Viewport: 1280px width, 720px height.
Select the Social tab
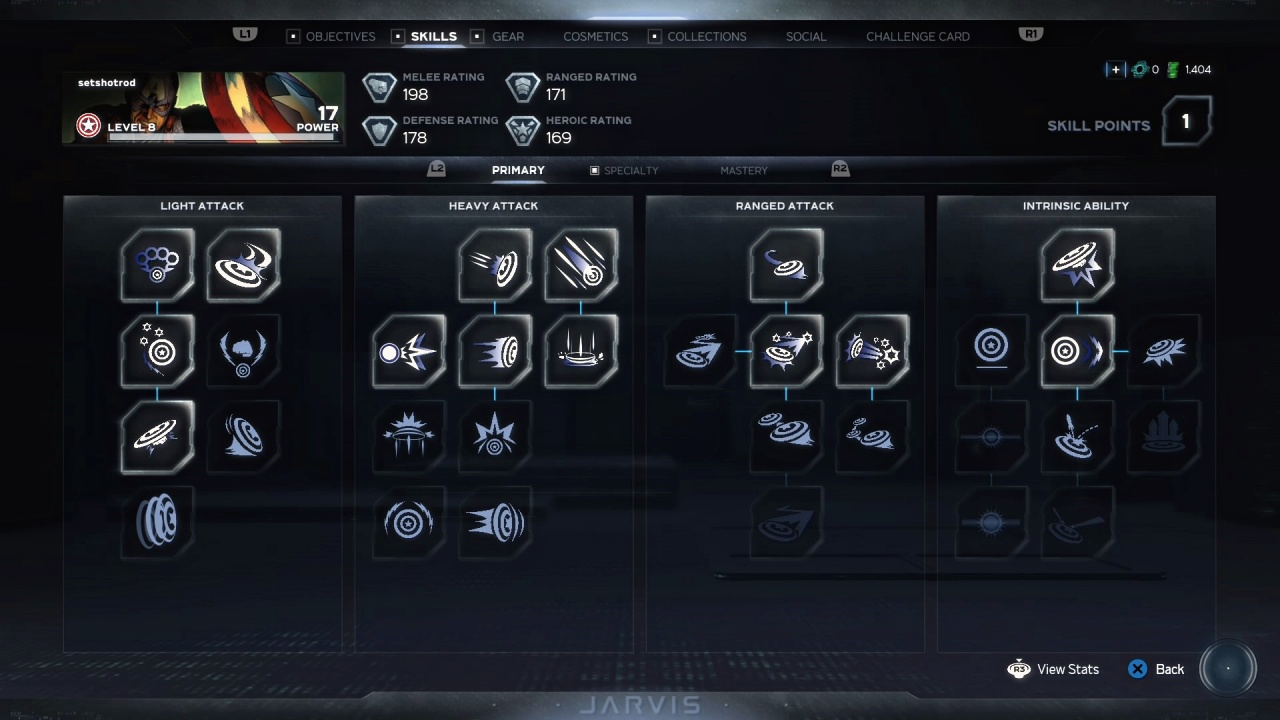tap(805, 36)
